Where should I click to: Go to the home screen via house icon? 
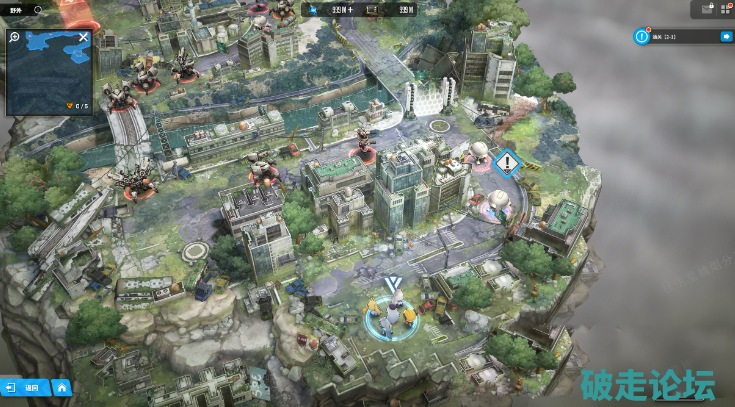point(62,387)
